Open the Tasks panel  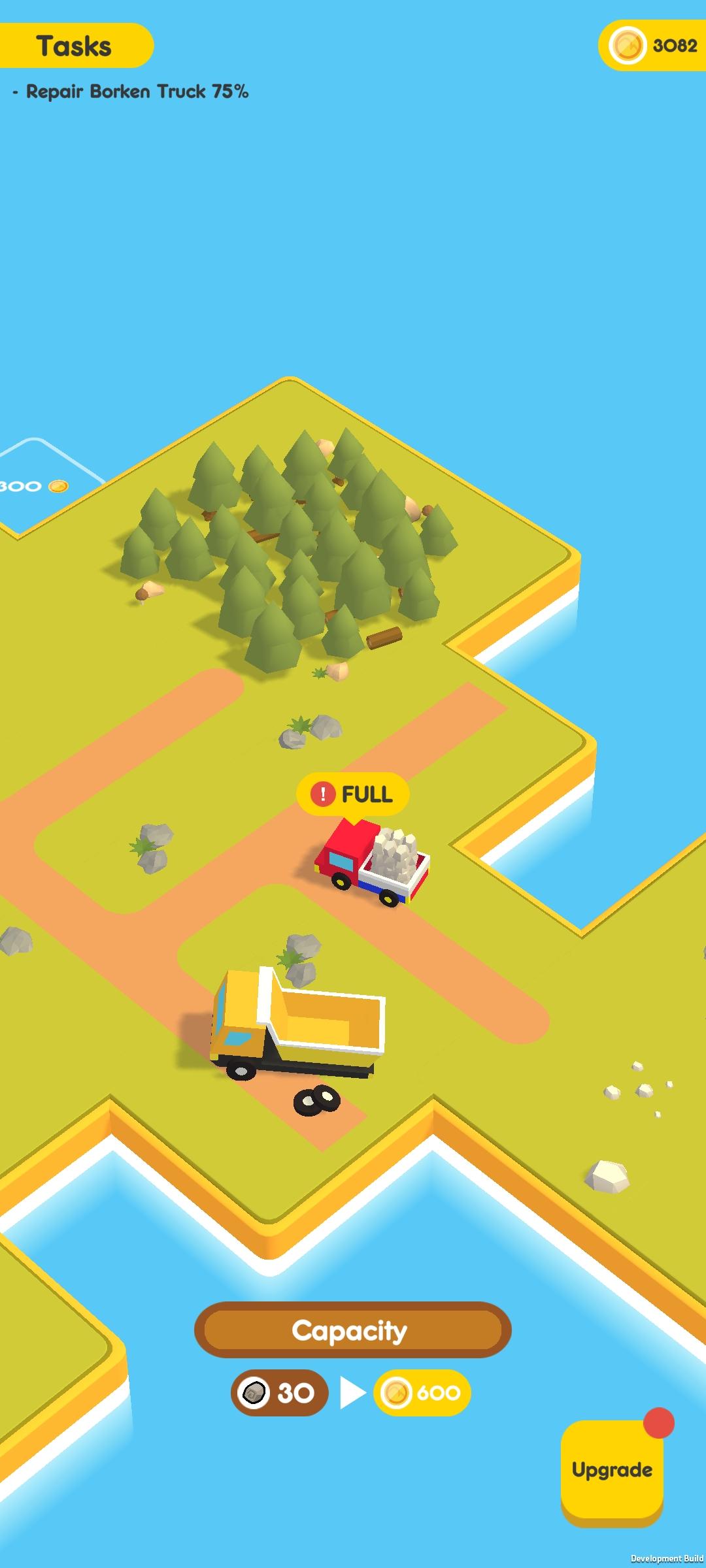75,46
